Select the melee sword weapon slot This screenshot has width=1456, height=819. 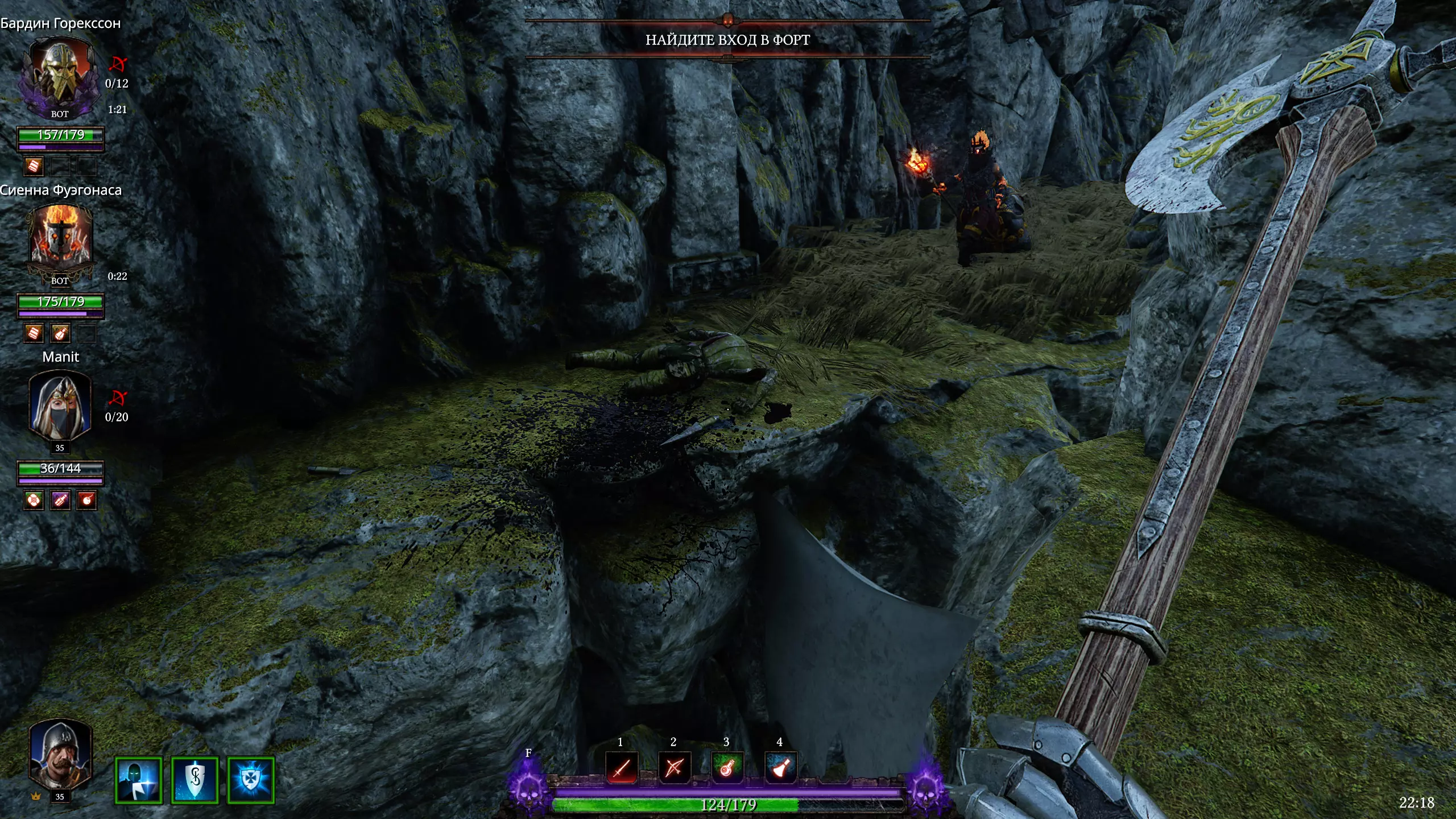click(621, 768)
